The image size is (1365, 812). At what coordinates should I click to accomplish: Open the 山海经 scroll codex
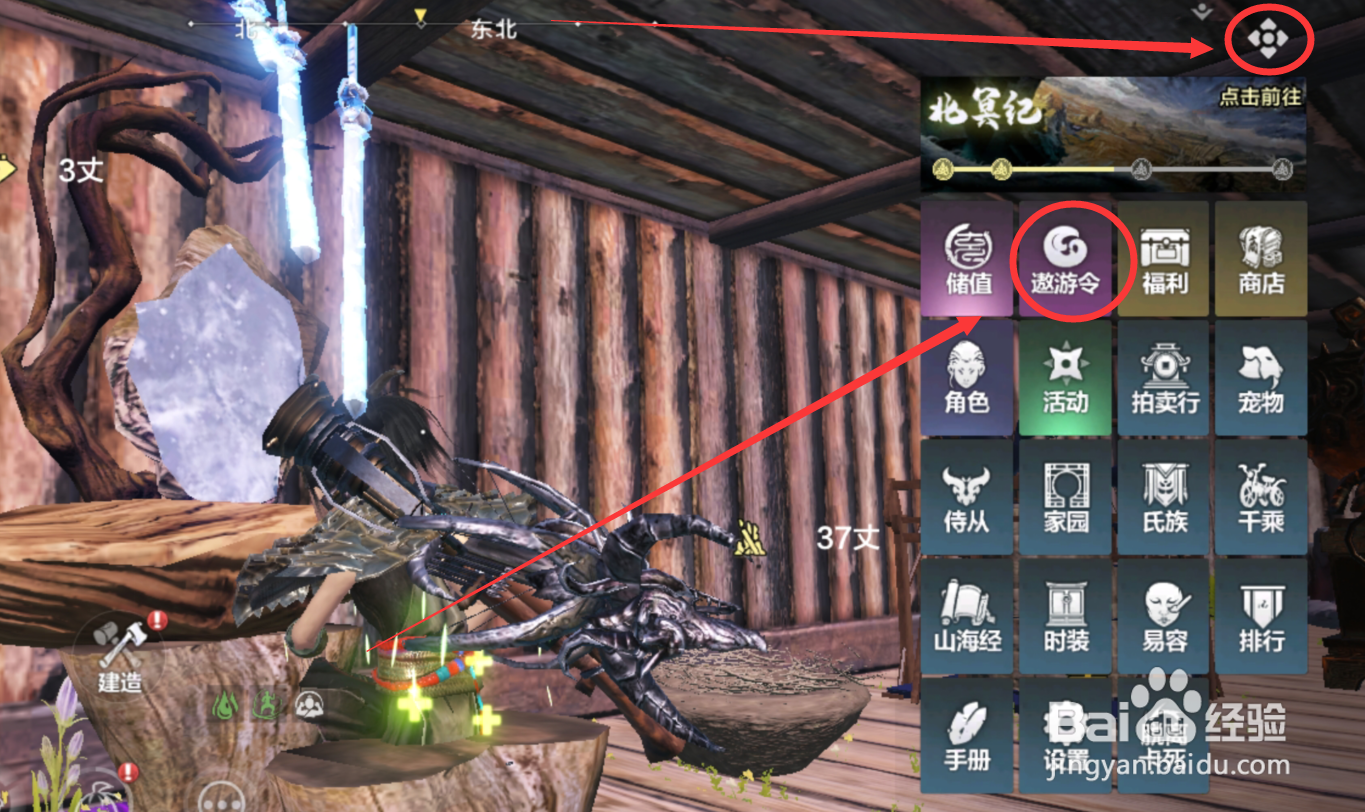tap(967, 616)
